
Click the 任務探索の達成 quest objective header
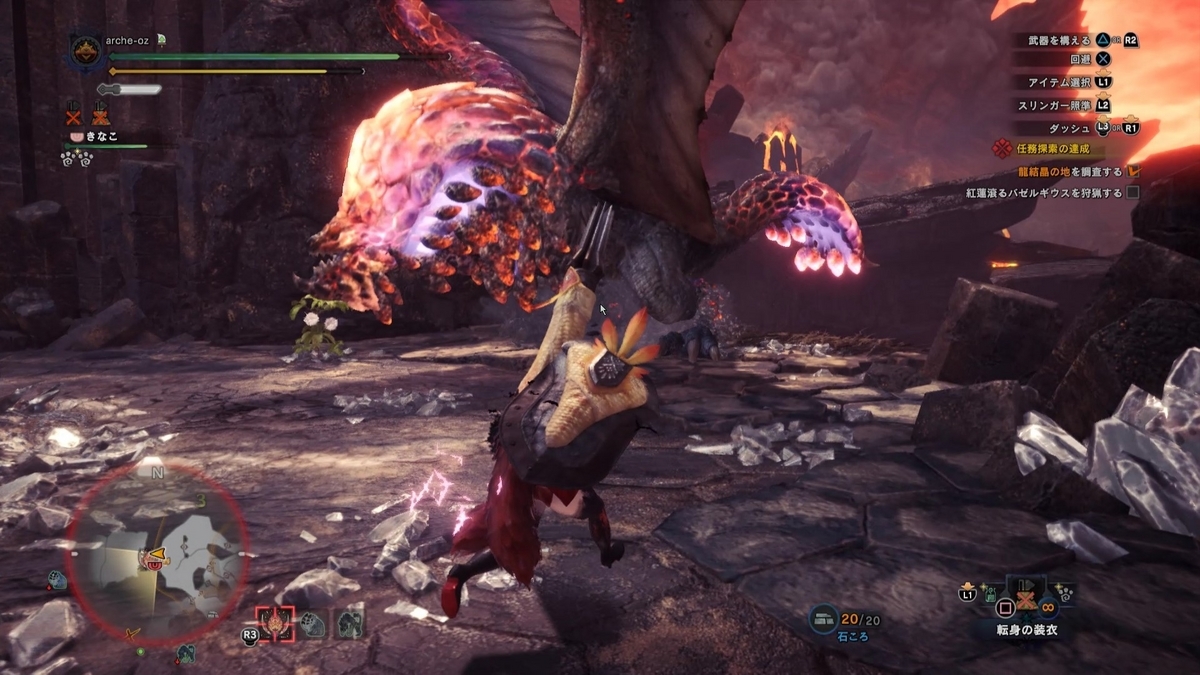click(1046, 150)
